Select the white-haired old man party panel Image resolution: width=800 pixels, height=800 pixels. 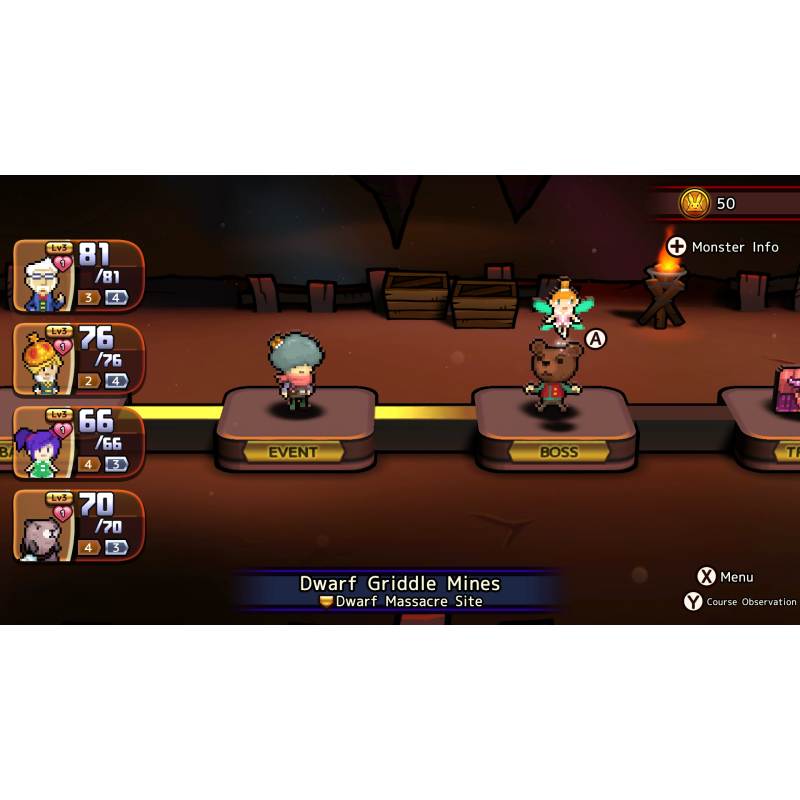click(x=78, y=276)
